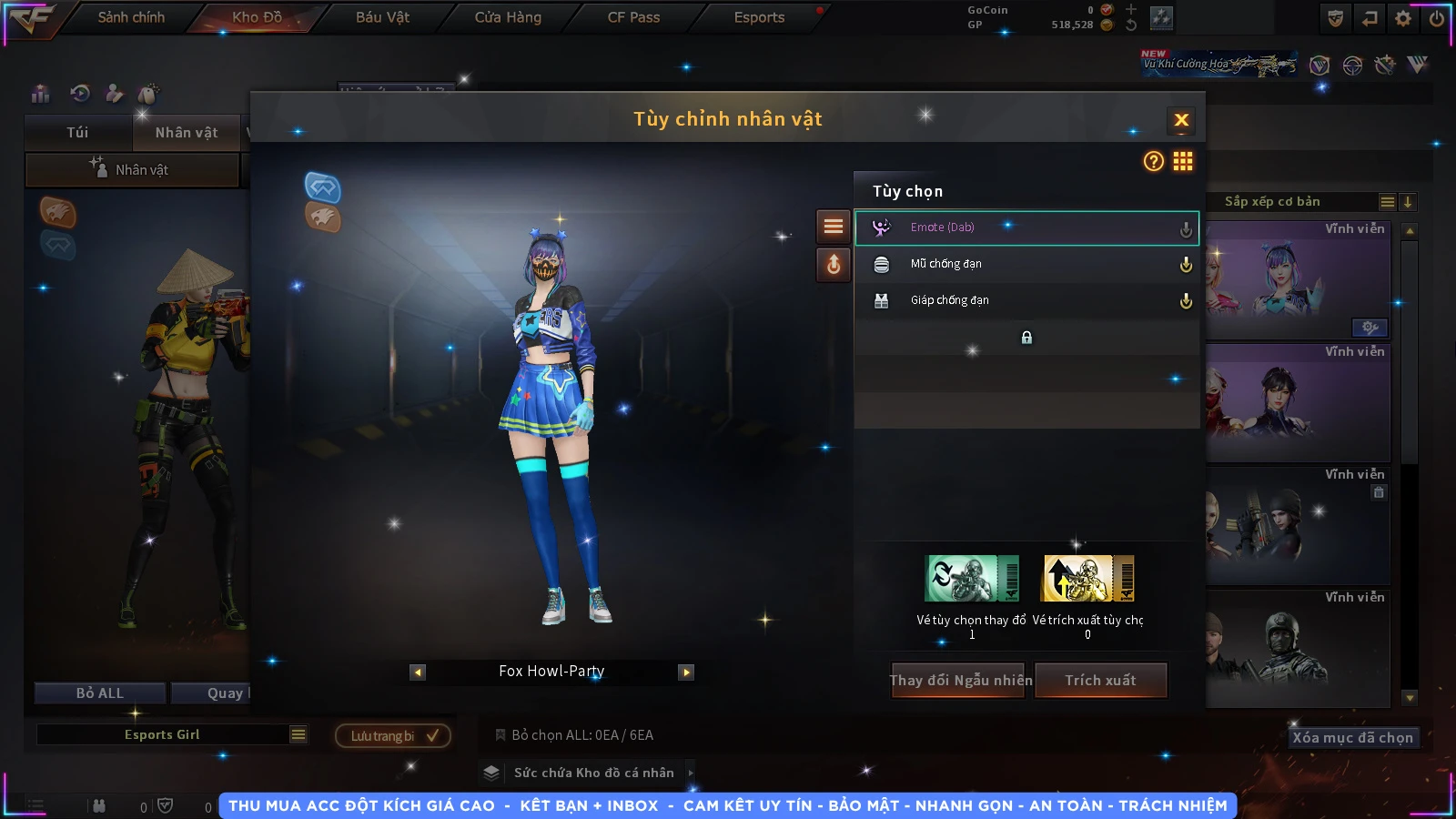Open the orange question mark help icon

pos(1153,161)
